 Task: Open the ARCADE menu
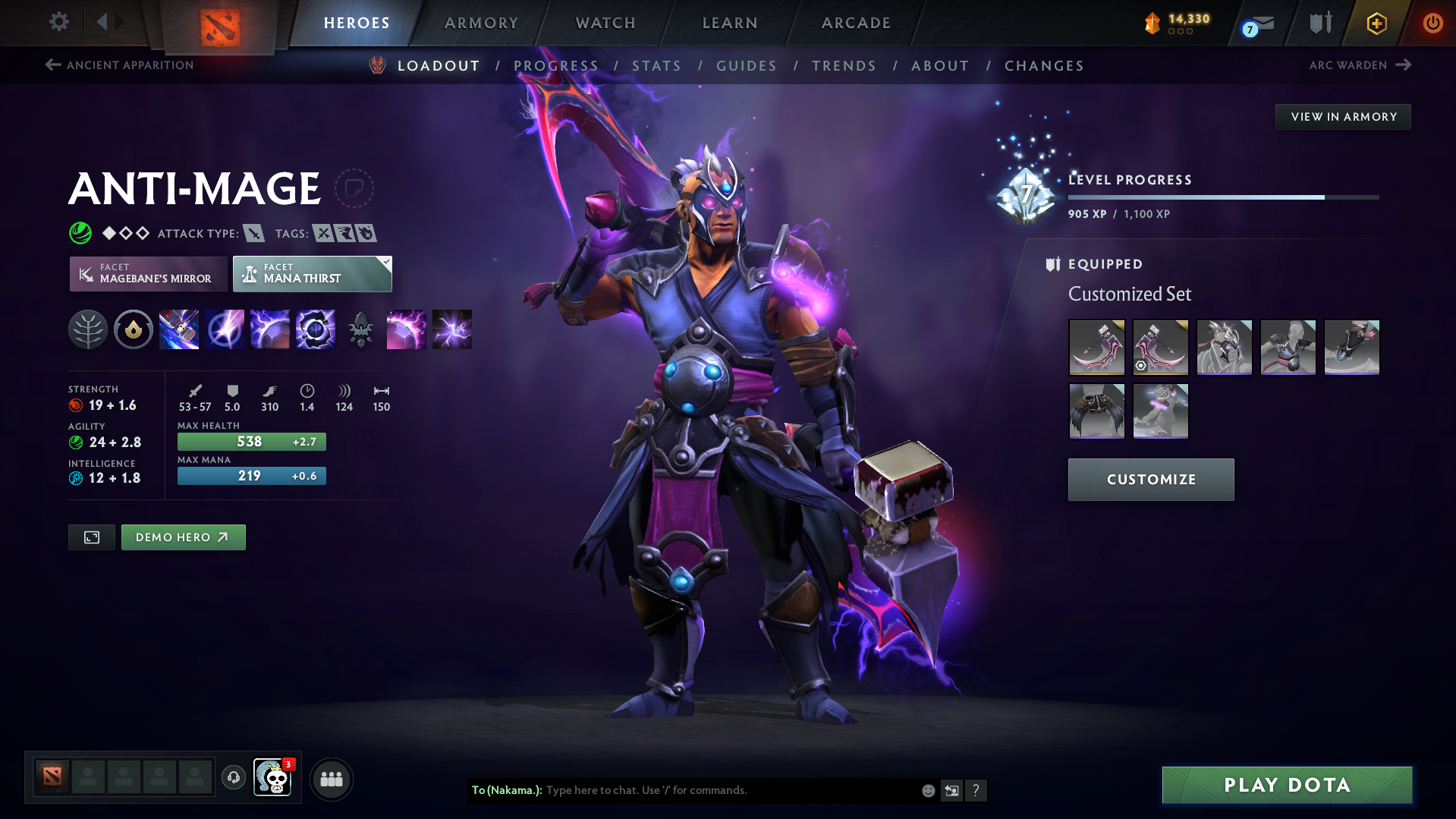coord(855,23)
